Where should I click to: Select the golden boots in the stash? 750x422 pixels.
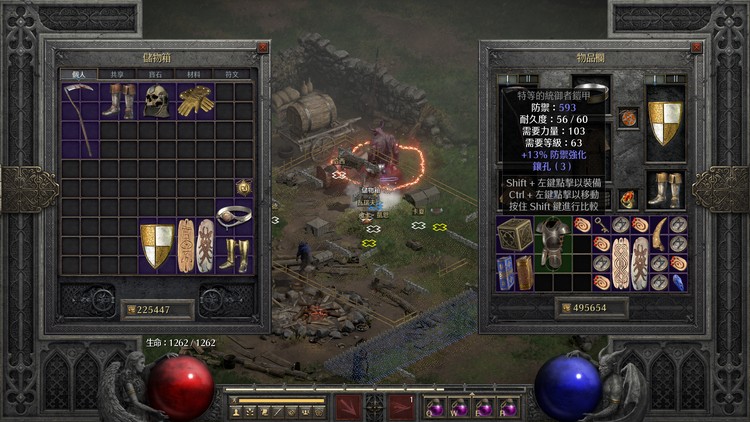(x=234, y=255)
